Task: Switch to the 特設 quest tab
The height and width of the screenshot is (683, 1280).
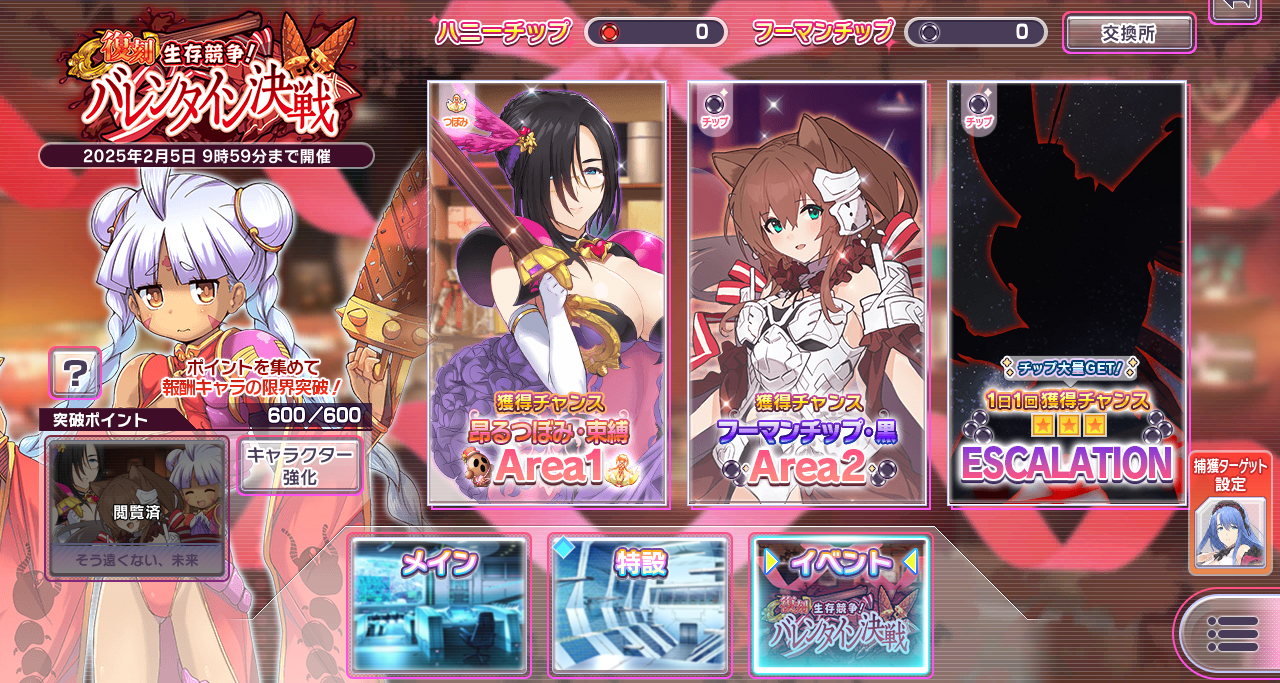Action: [x=640, y=605]
